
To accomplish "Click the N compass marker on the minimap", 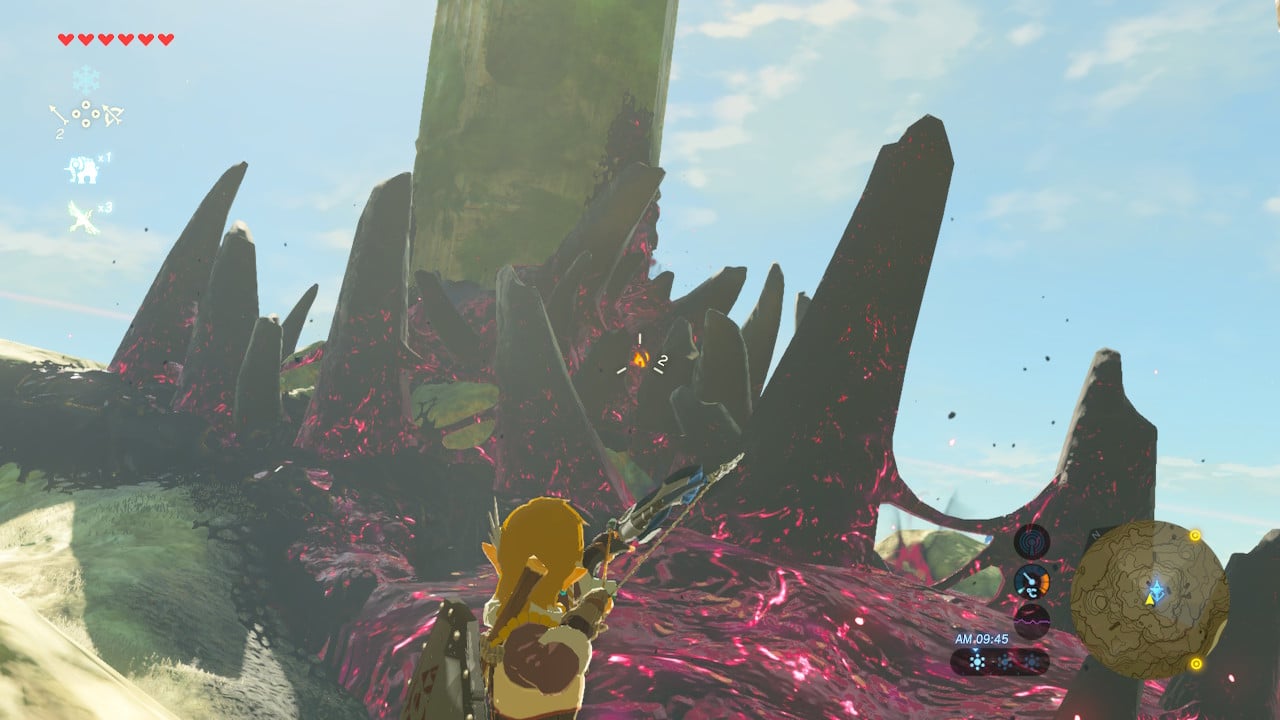I will [1097, 535].
